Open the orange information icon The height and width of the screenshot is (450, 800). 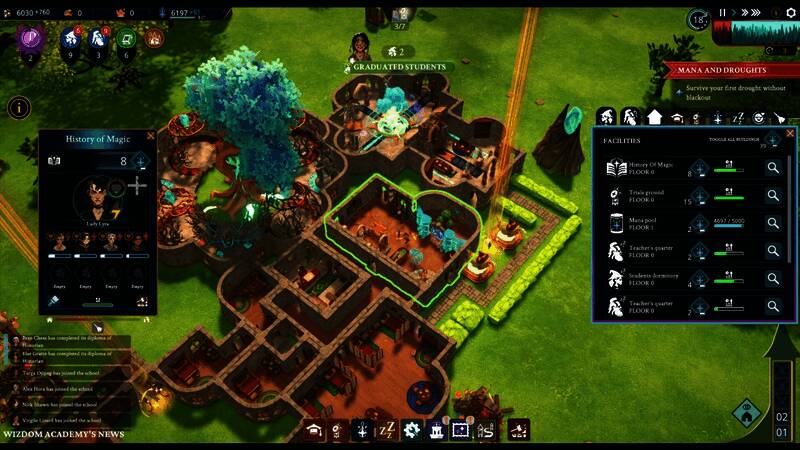click(x=18, y=108)
